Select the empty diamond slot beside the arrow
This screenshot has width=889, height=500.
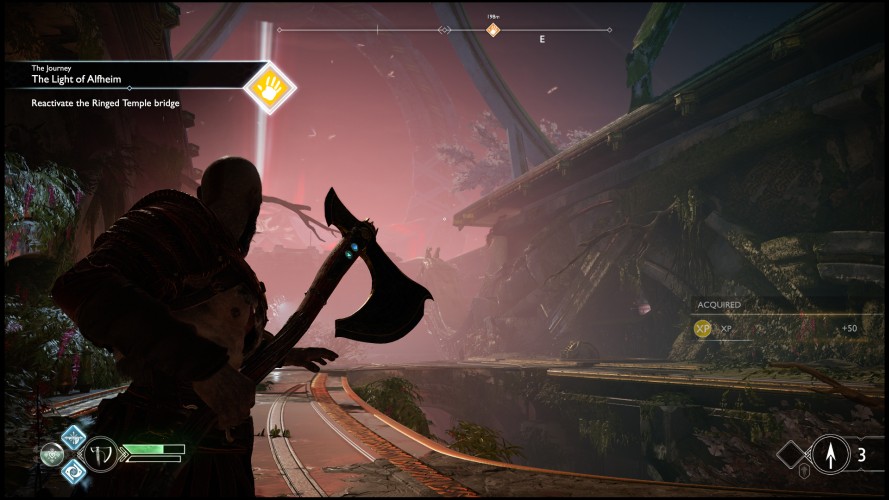pyautogui.click(x=792, y=456)
